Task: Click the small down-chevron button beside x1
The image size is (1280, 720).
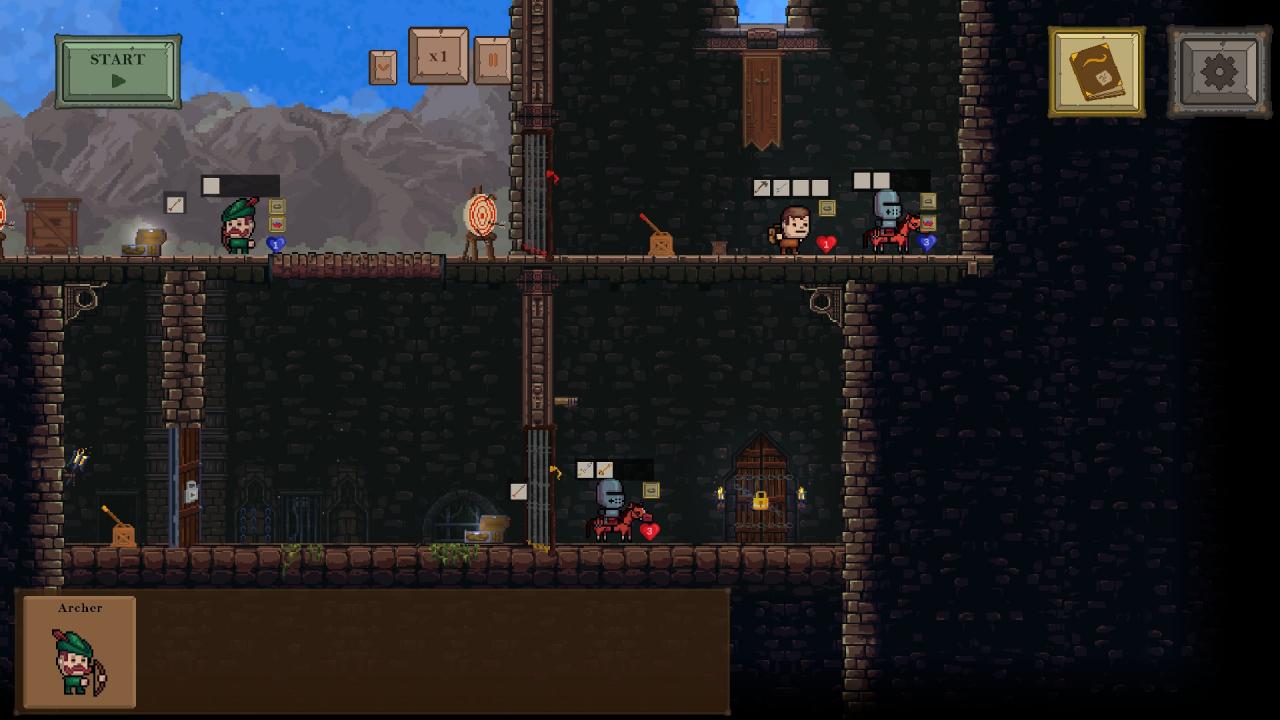Action: coord(383,67)
